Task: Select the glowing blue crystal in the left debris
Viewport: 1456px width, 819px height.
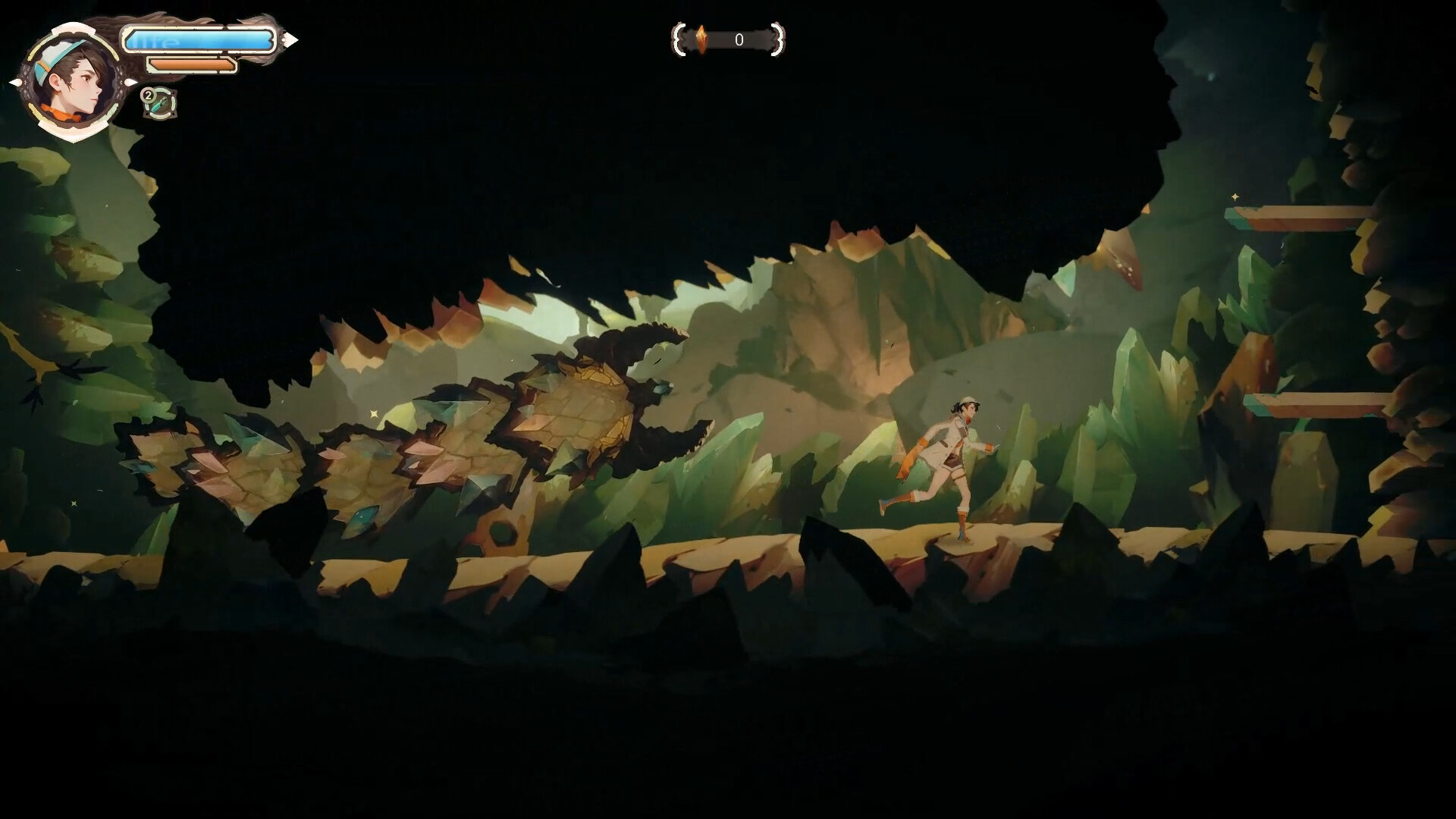Action: pos(362,519)
